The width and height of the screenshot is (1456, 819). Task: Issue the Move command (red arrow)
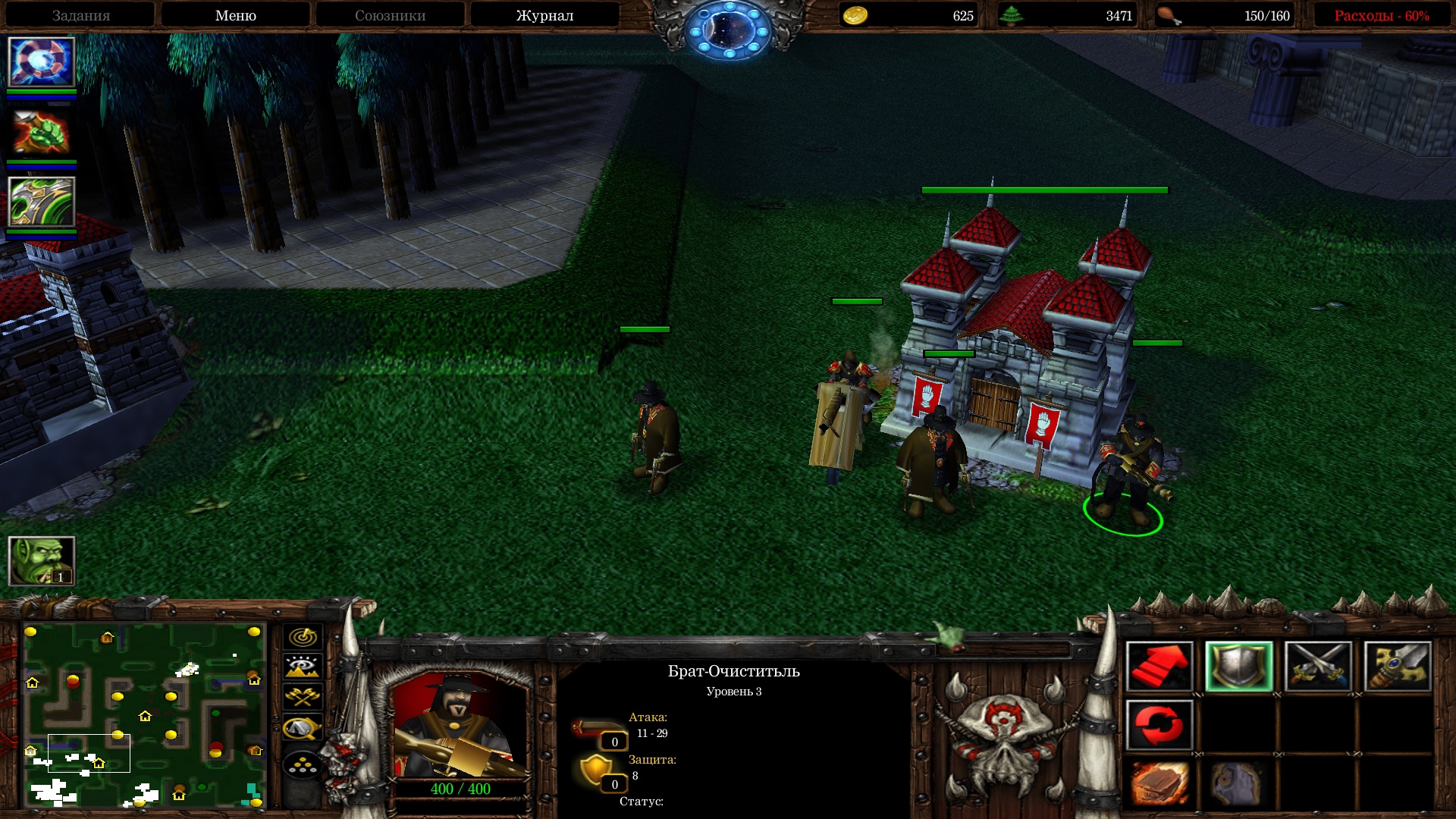1159,667
